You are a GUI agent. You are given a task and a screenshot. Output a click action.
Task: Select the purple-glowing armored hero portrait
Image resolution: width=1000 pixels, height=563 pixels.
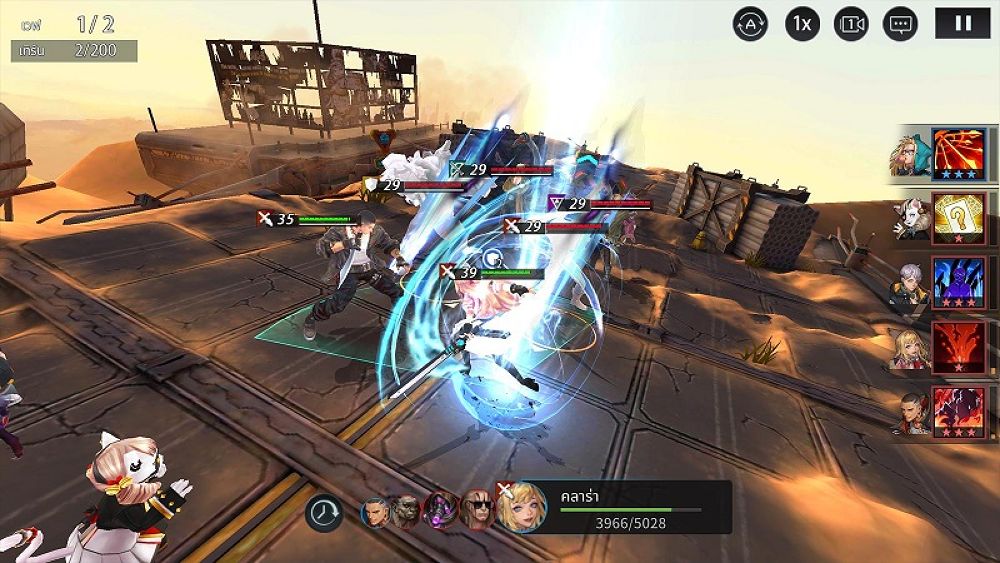tap(441, 511)
